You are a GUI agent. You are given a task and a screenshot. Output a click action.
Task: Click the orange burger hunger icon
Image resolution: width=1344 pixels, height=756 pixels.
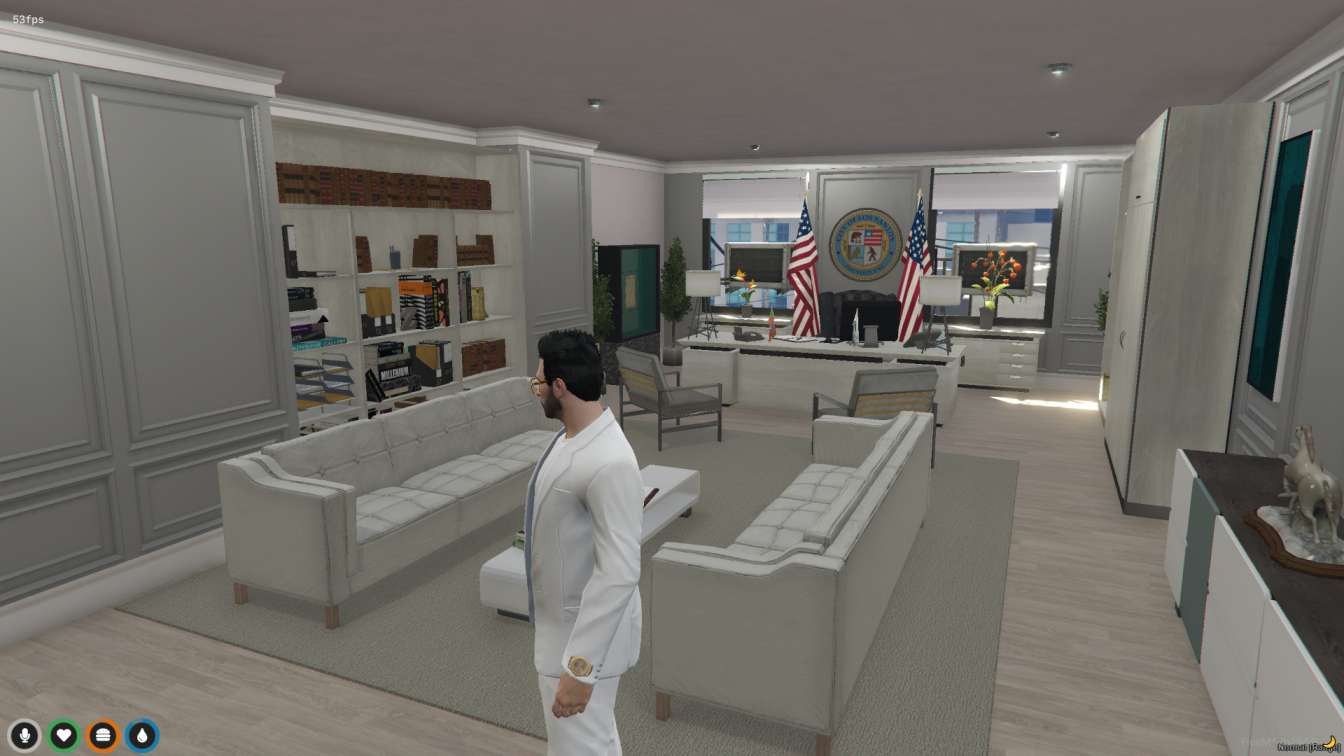tap(104, 733)
